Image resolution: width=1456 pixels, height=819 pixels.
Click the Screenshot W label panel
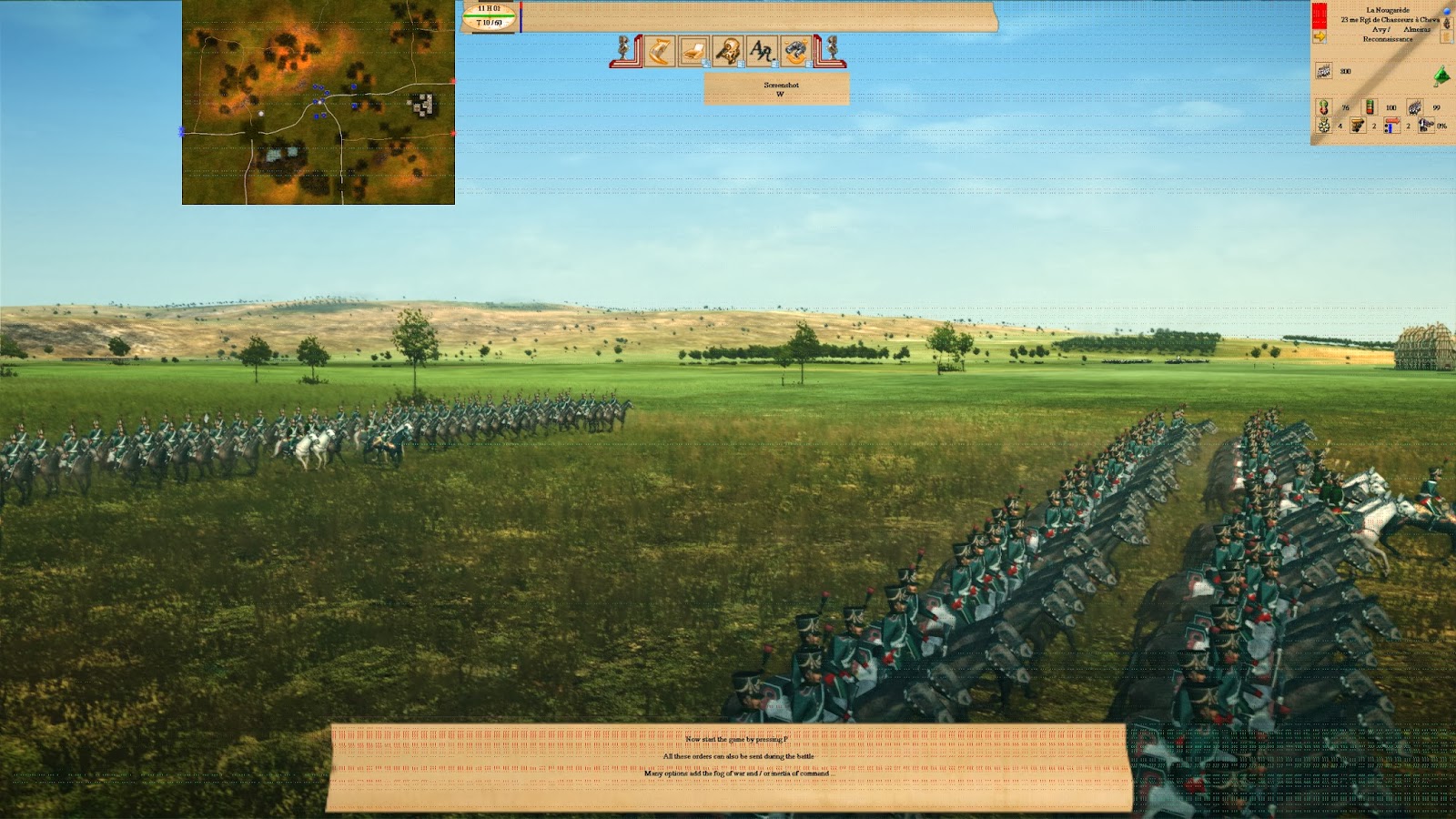(778, 88)
